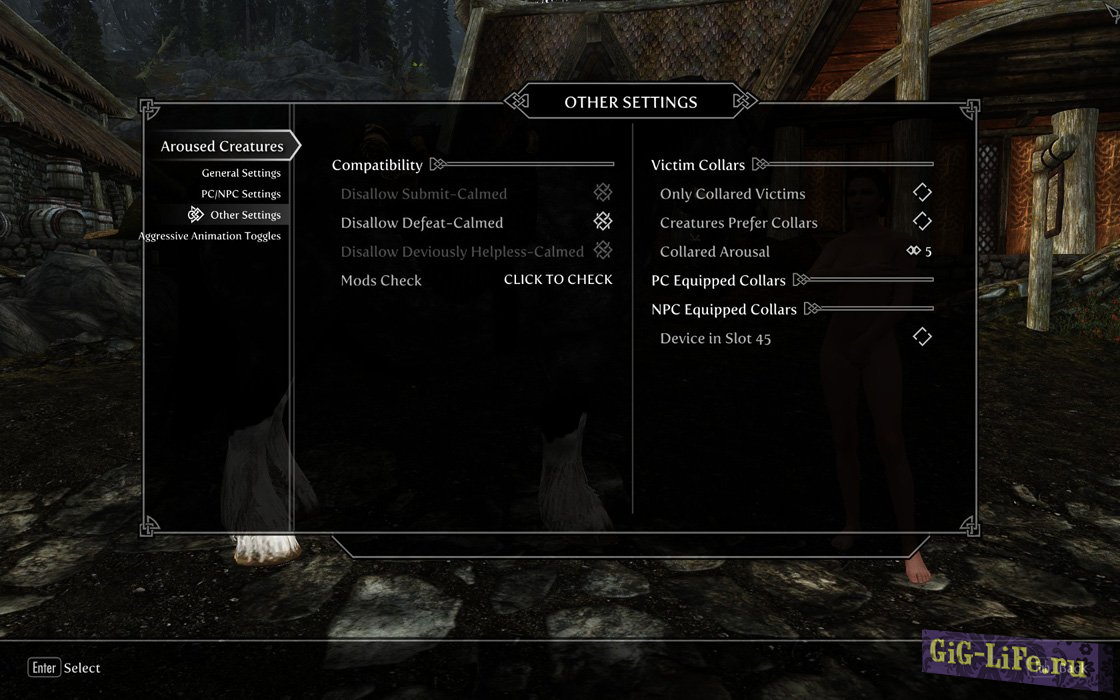The image size is (1120, 700).
Task: Open Aggressive Animation Toggles page
Action: tap(210, 236)
